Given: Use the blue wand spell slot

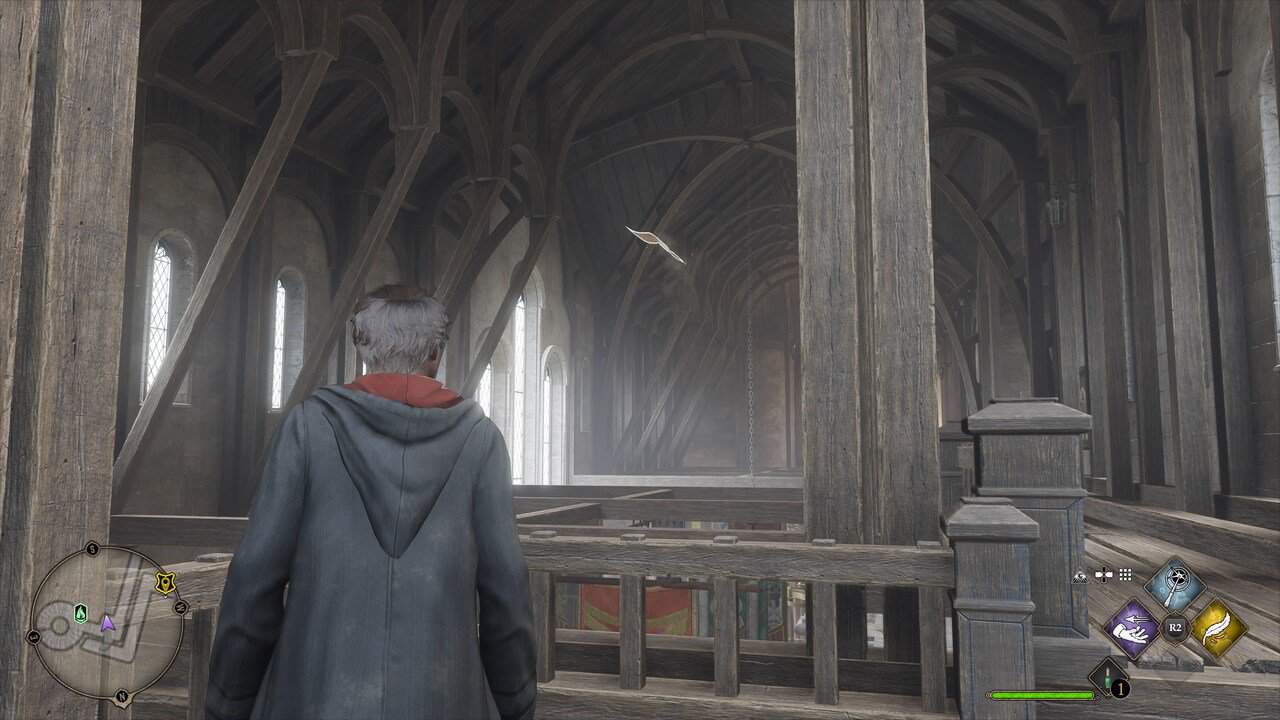Looking at the screenshot, I should click(x=1175, y=585).
